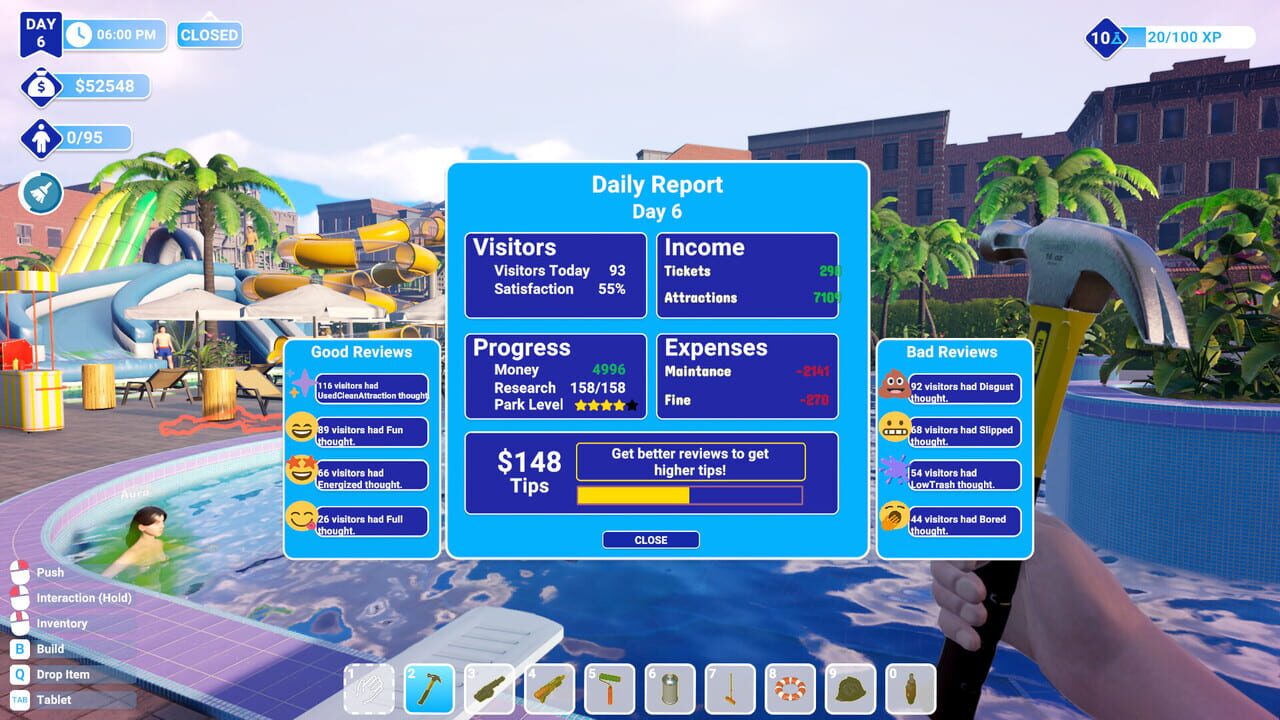The width and height of the screenshot is (1280, 720).
Task: Click the CLOSED park status button
Action: [x=210, y=35]
